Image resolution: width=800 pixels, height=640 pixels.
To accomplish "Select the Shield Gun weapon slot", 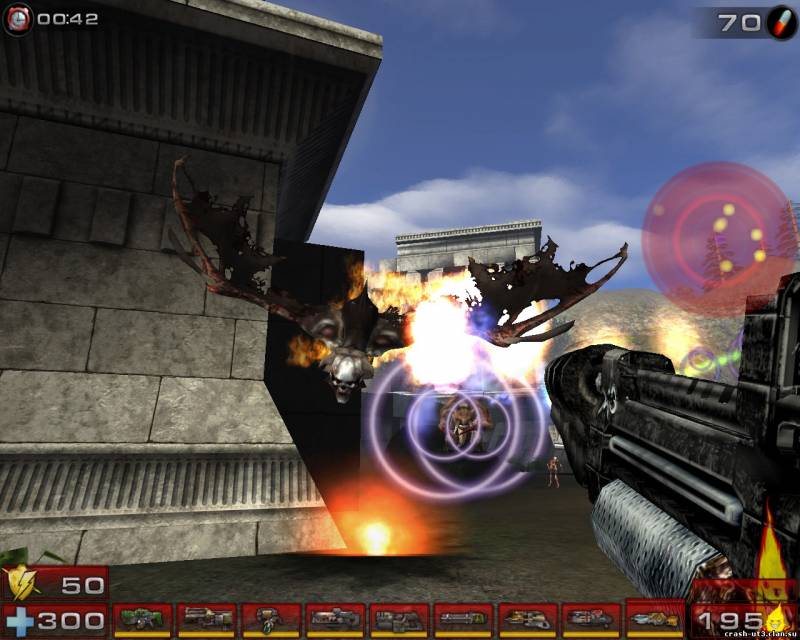I will tap(143, 620).
